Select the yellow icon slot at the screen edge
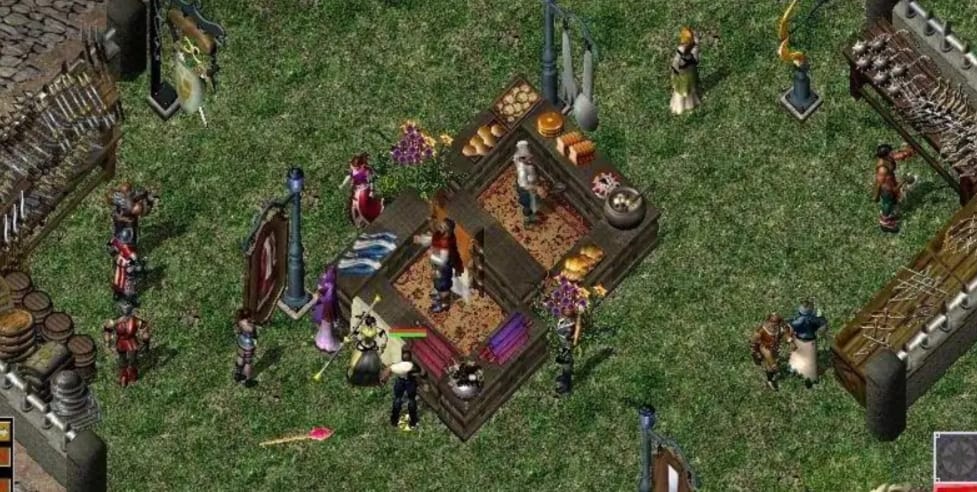 [4, 431]
